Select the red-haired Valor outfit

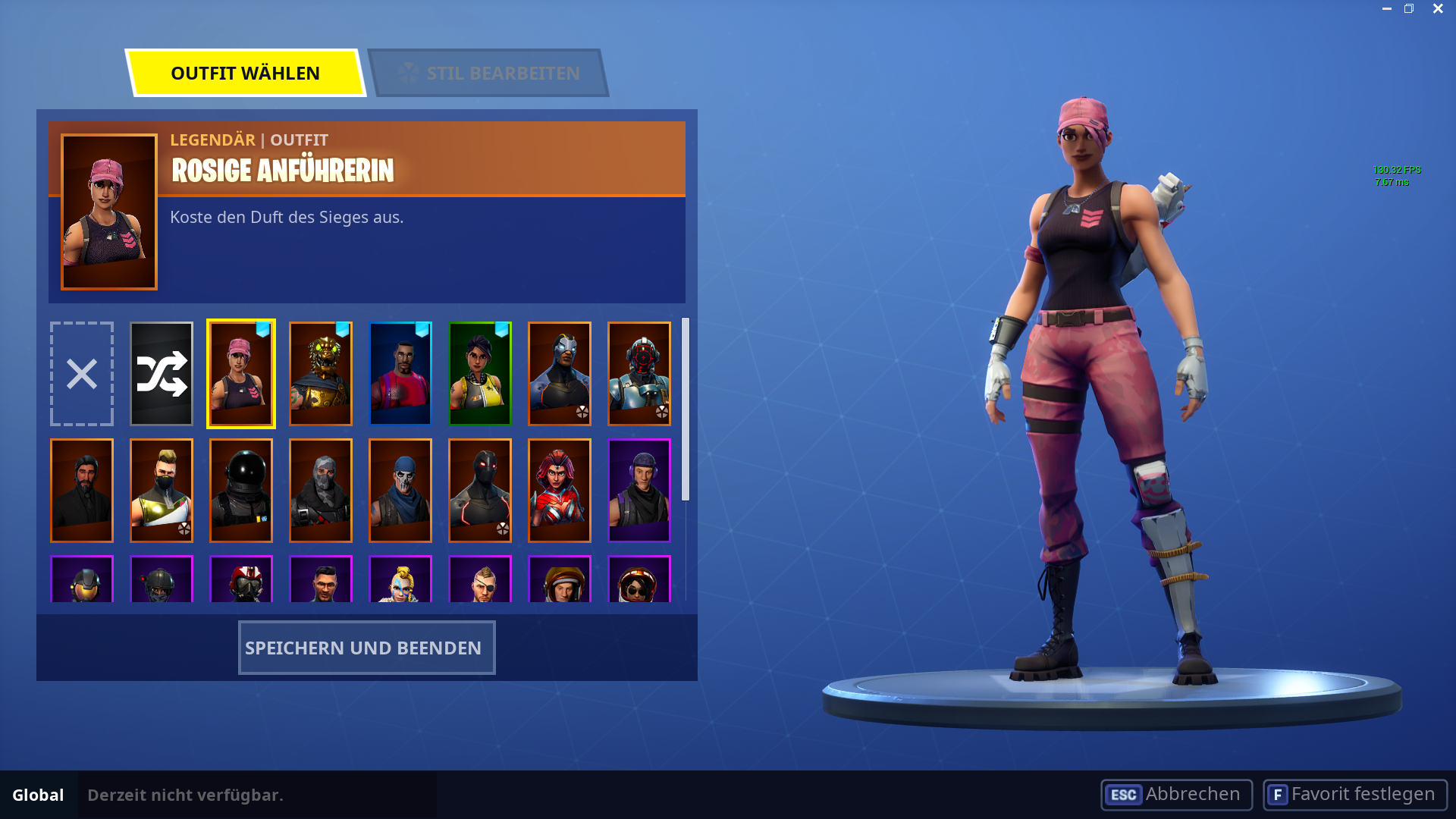point(559,490)
